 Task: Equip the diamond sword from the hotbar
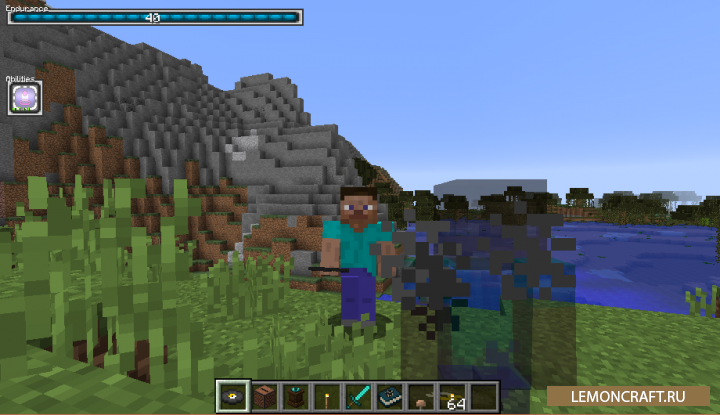pyautogui.click(x=358, y=395)
